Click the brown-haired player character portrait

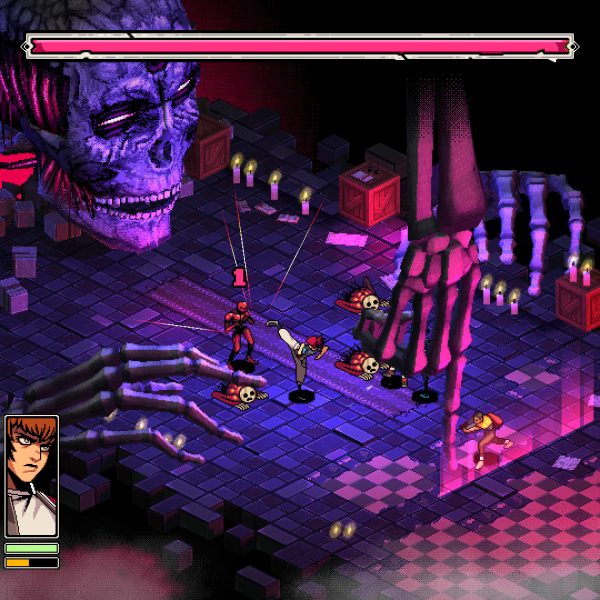(31, 476)
